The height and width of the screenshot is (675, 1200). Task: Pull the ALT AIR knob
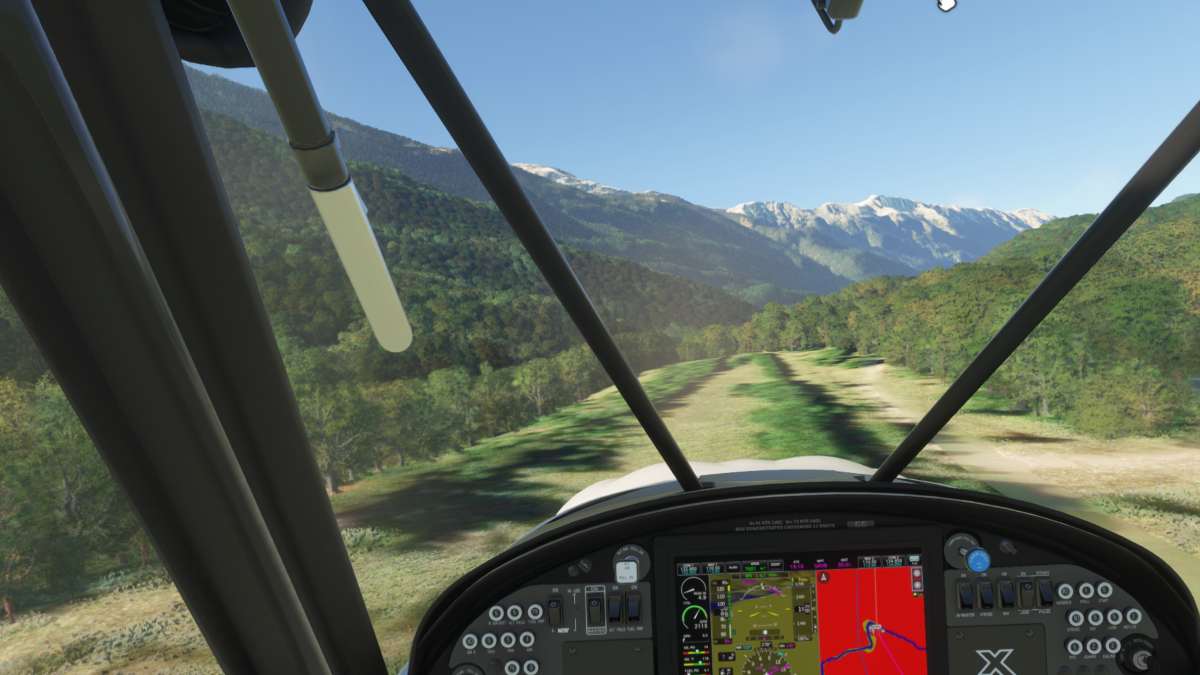coord(627,570)
